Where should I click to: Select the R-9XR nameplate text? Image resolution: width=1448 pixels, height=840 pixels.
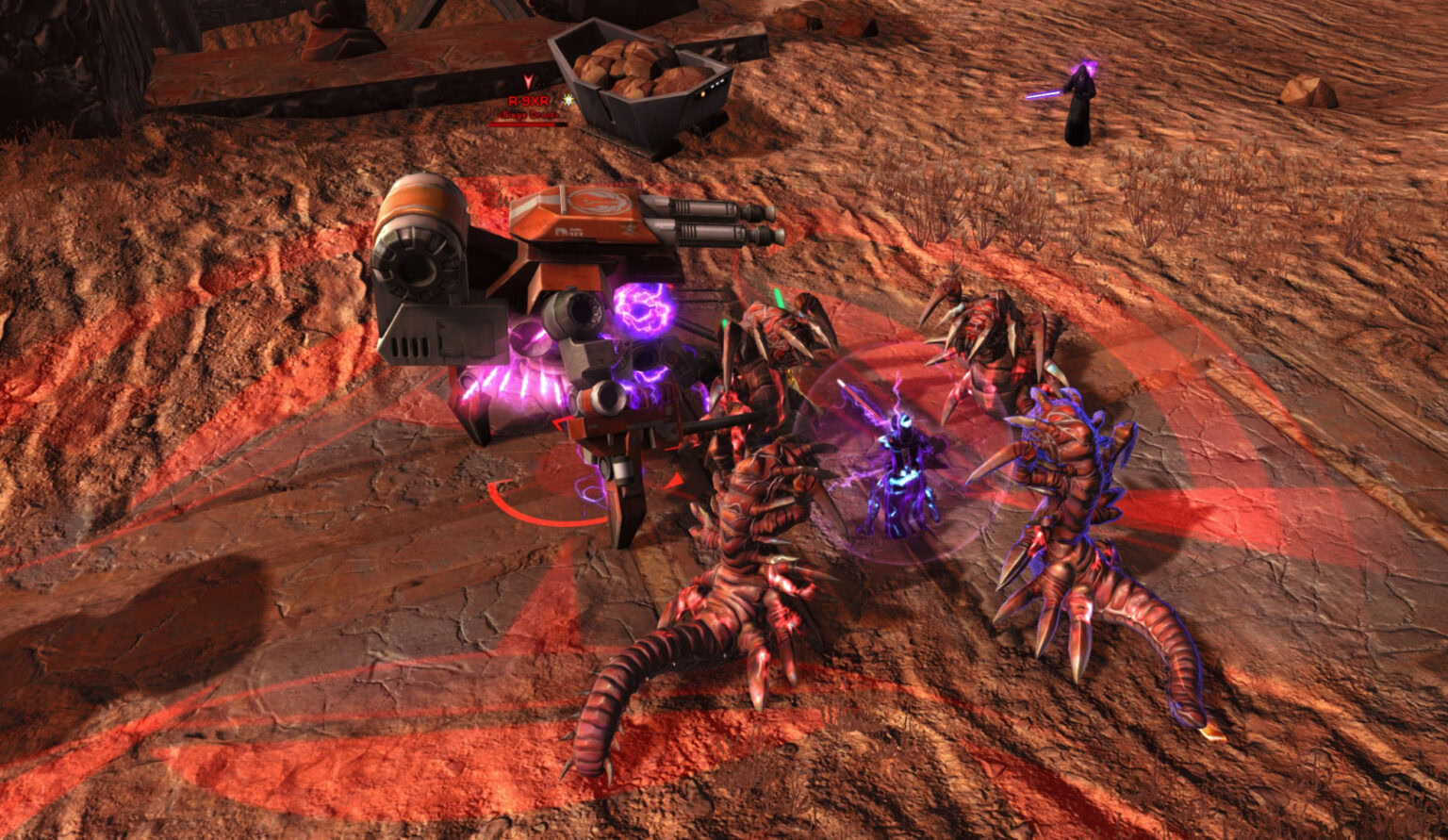point(528,101)
